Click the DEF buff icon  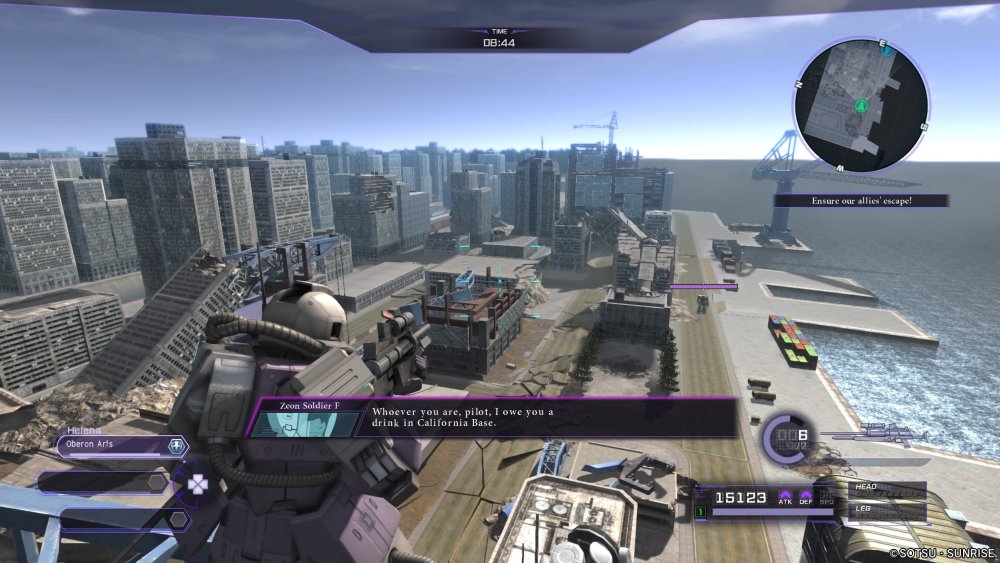tap(806, 496)
